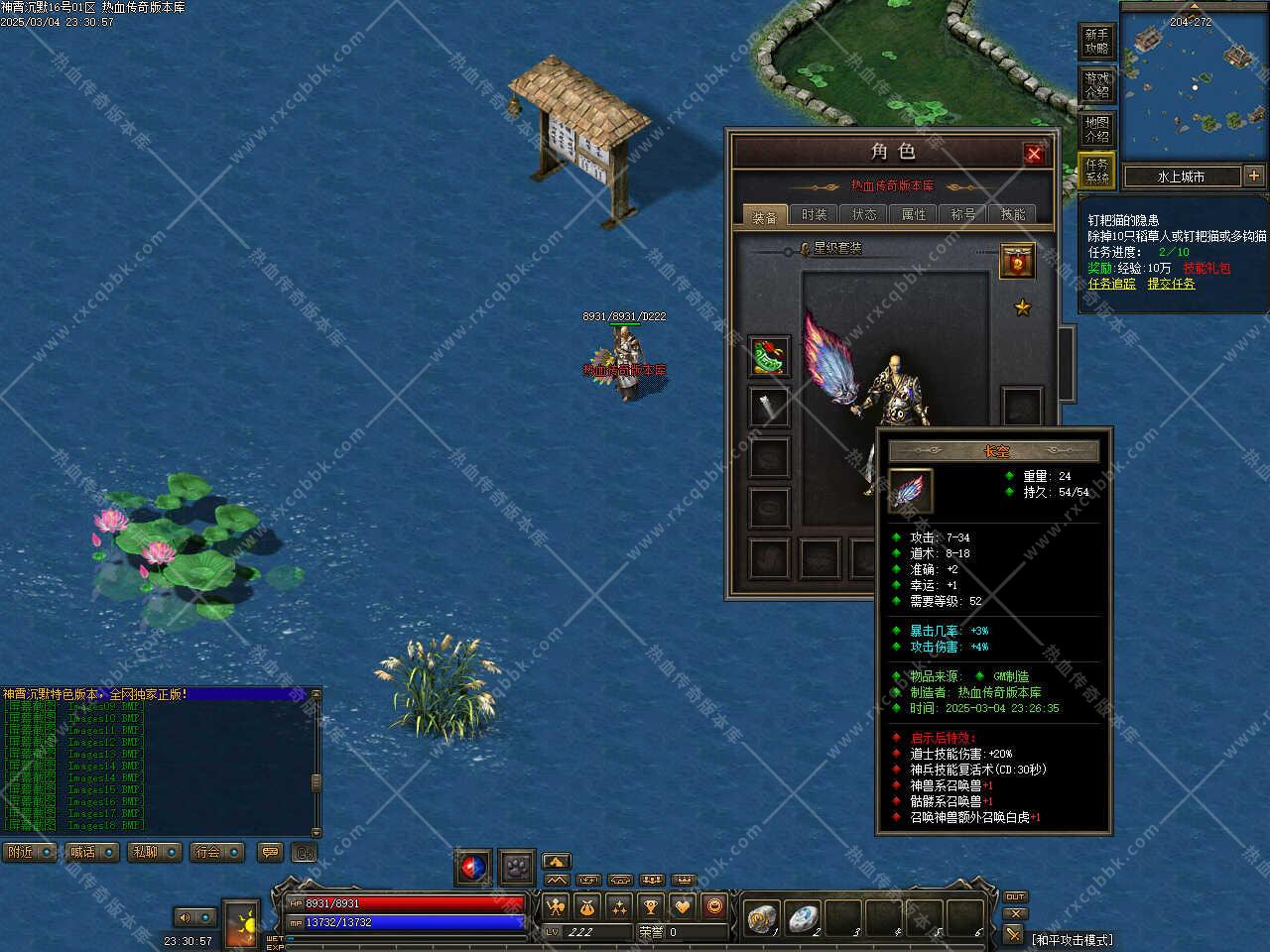Submit the quest via 提交任务

click(x=1171, y=284)
